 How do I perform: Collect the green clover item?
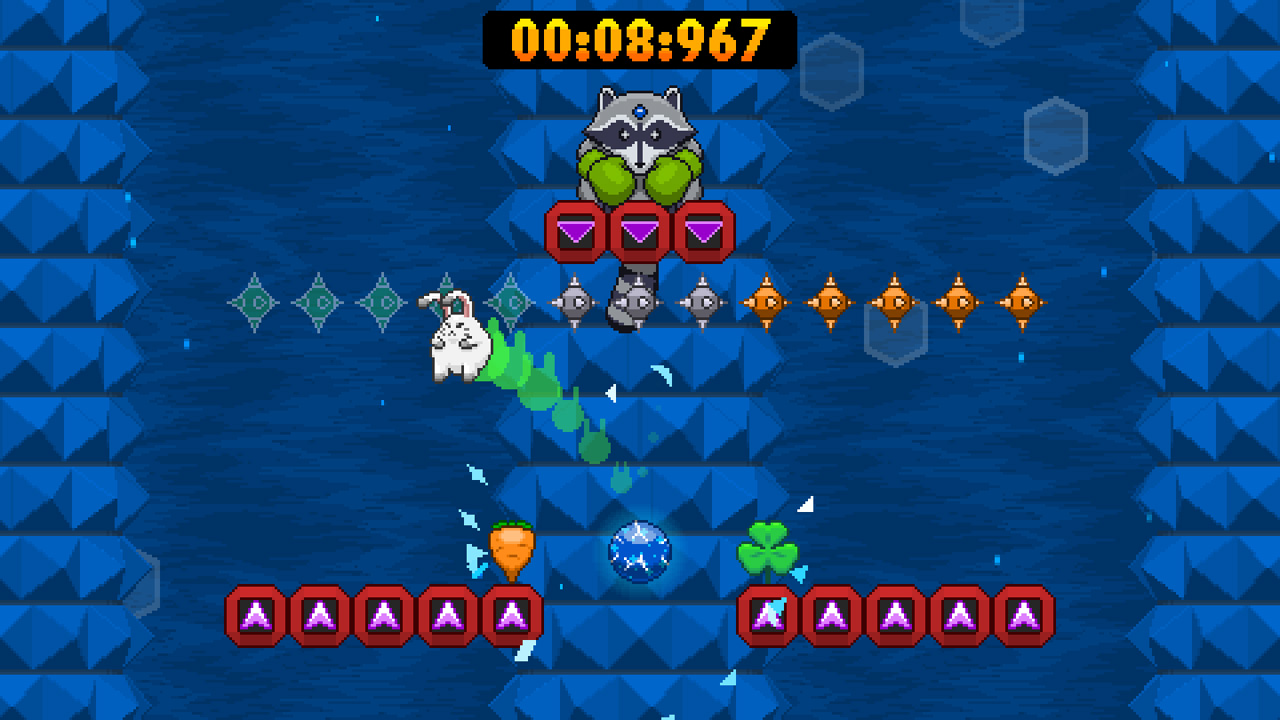pyautogui.click(x=767, y=551)
